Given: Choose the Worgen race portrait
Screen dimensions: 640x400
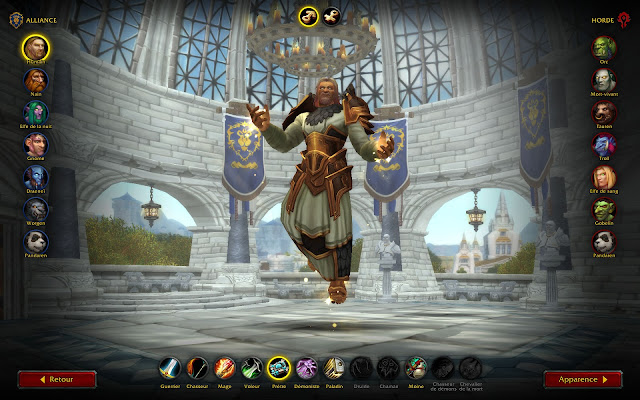Looking at the screenshot, I should click(x=36, y=210).
